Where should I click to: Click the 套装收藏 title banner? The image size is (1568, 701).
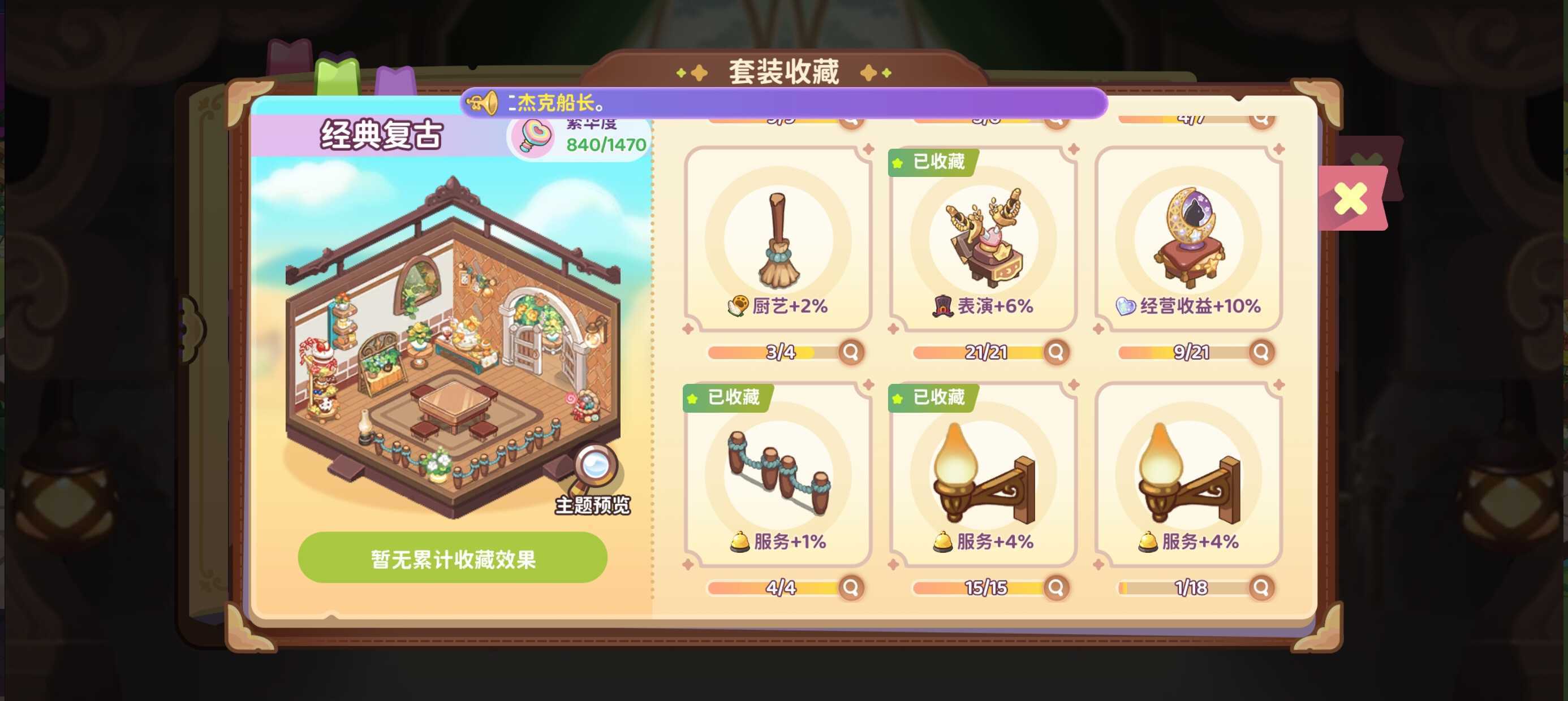click(784, 70)
